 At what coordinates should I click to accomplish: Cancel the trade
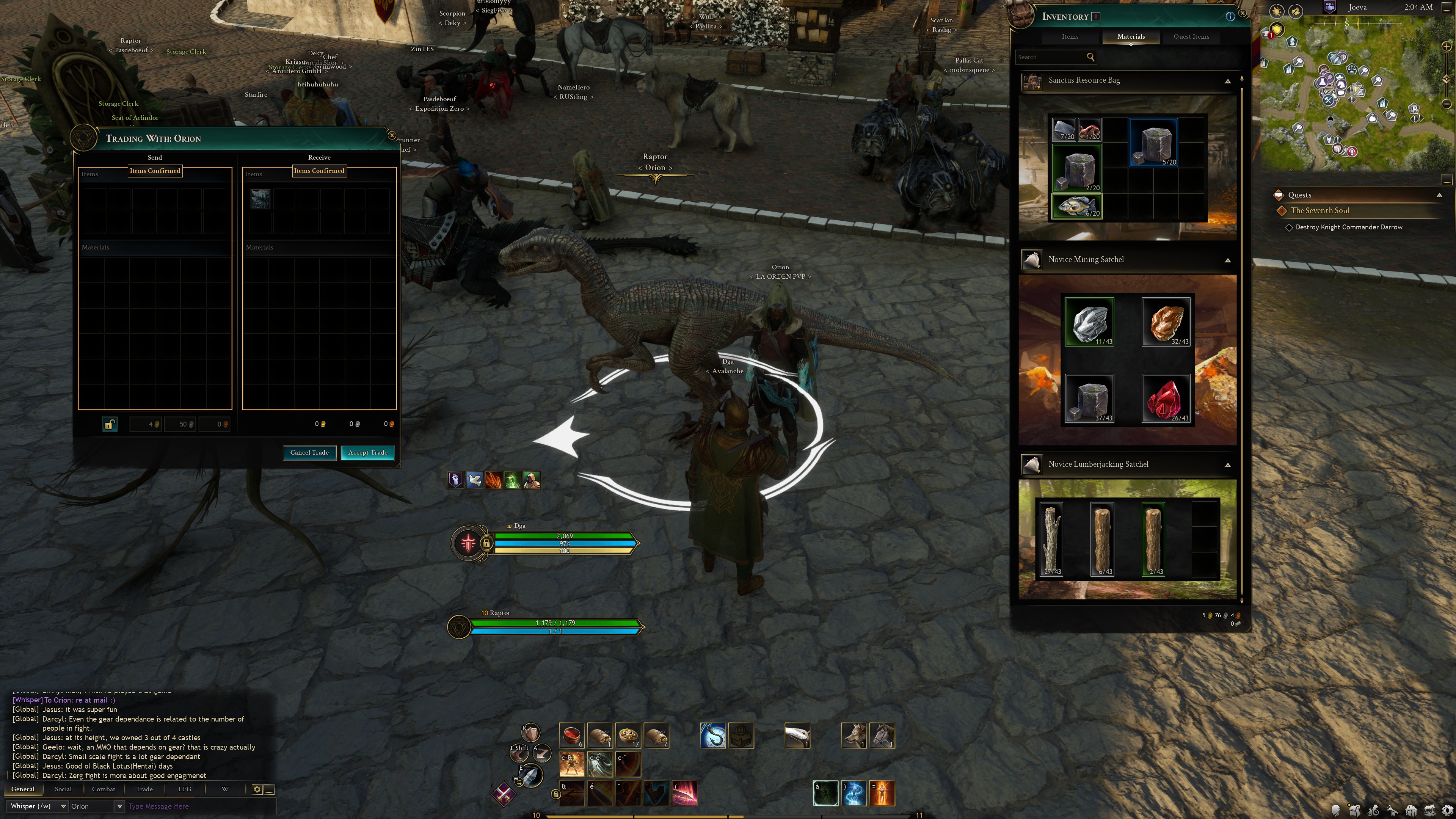pyautogui.click(x=309, y=452)
